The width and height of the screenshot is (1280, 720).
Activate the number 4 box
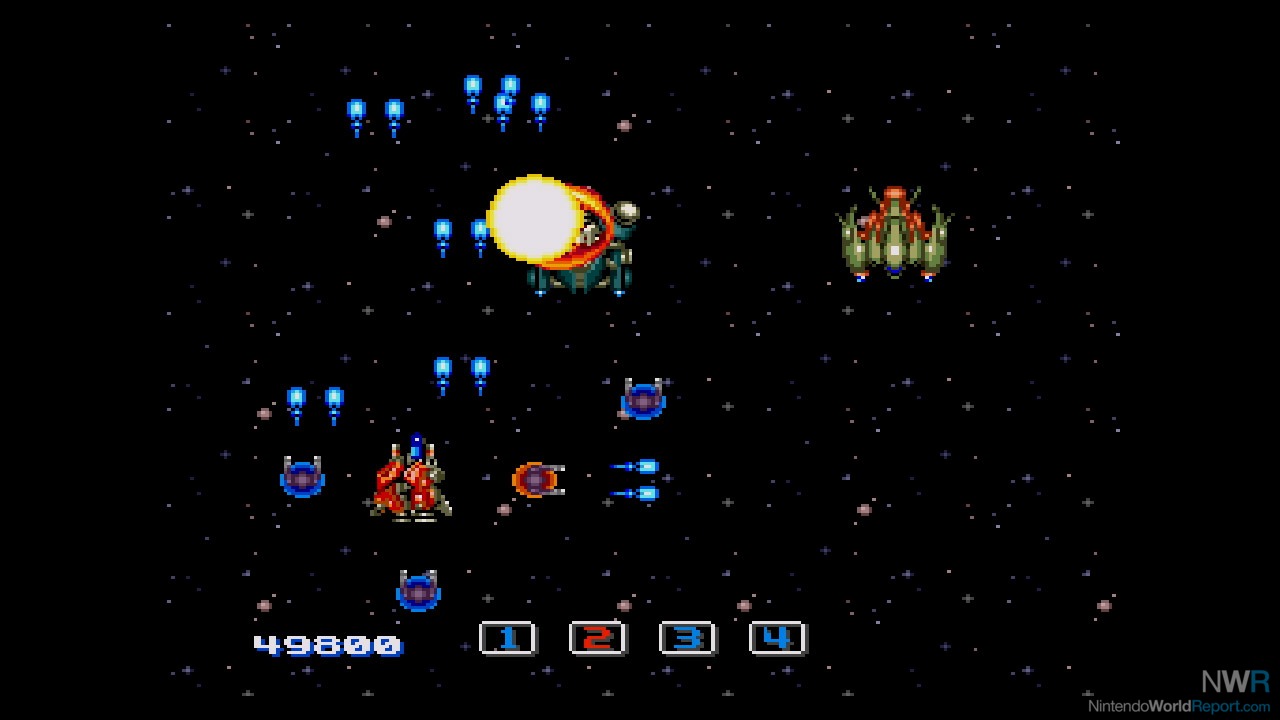[777, 638]
